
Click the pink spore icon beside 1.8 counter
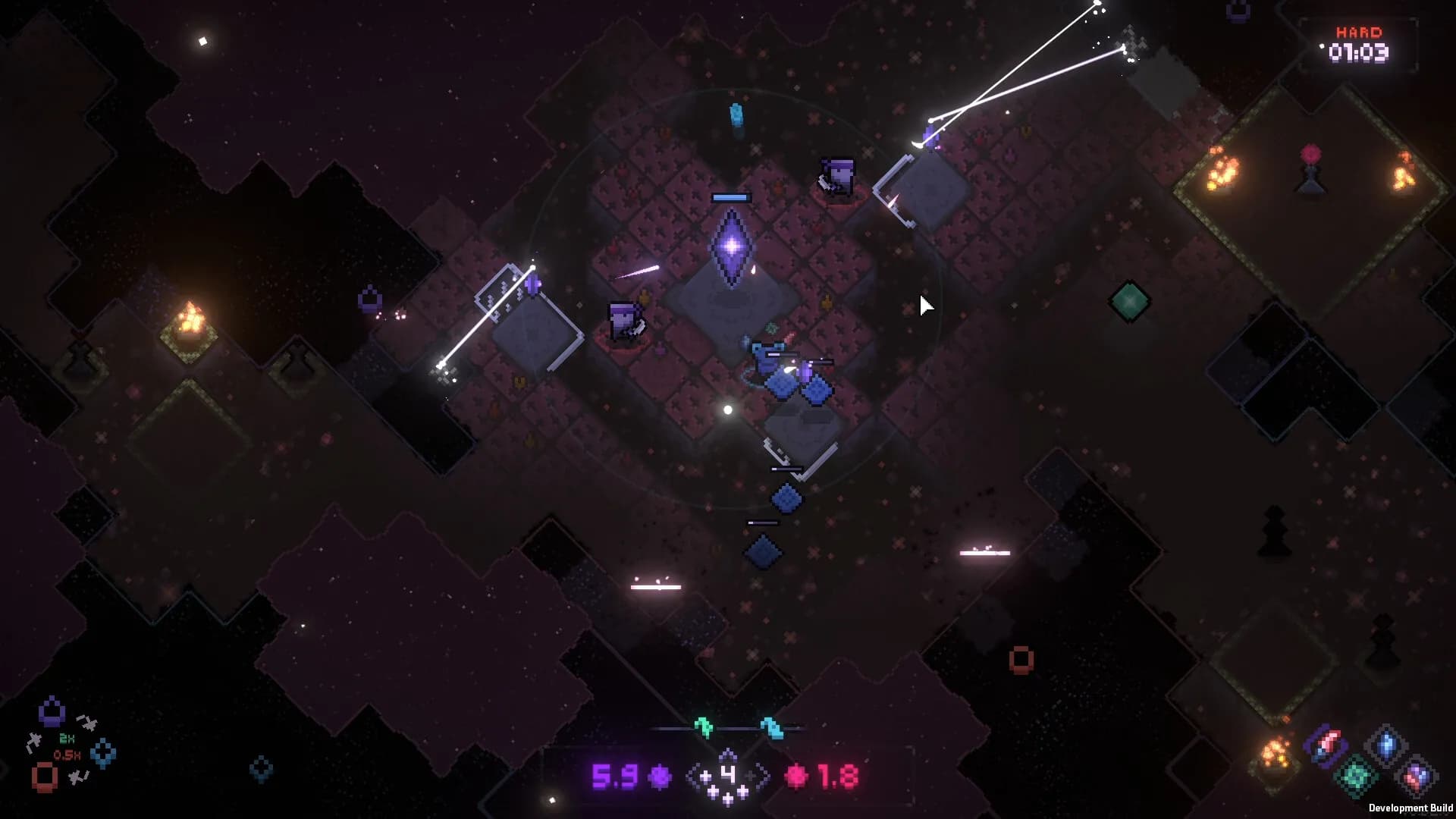(798, 775)
